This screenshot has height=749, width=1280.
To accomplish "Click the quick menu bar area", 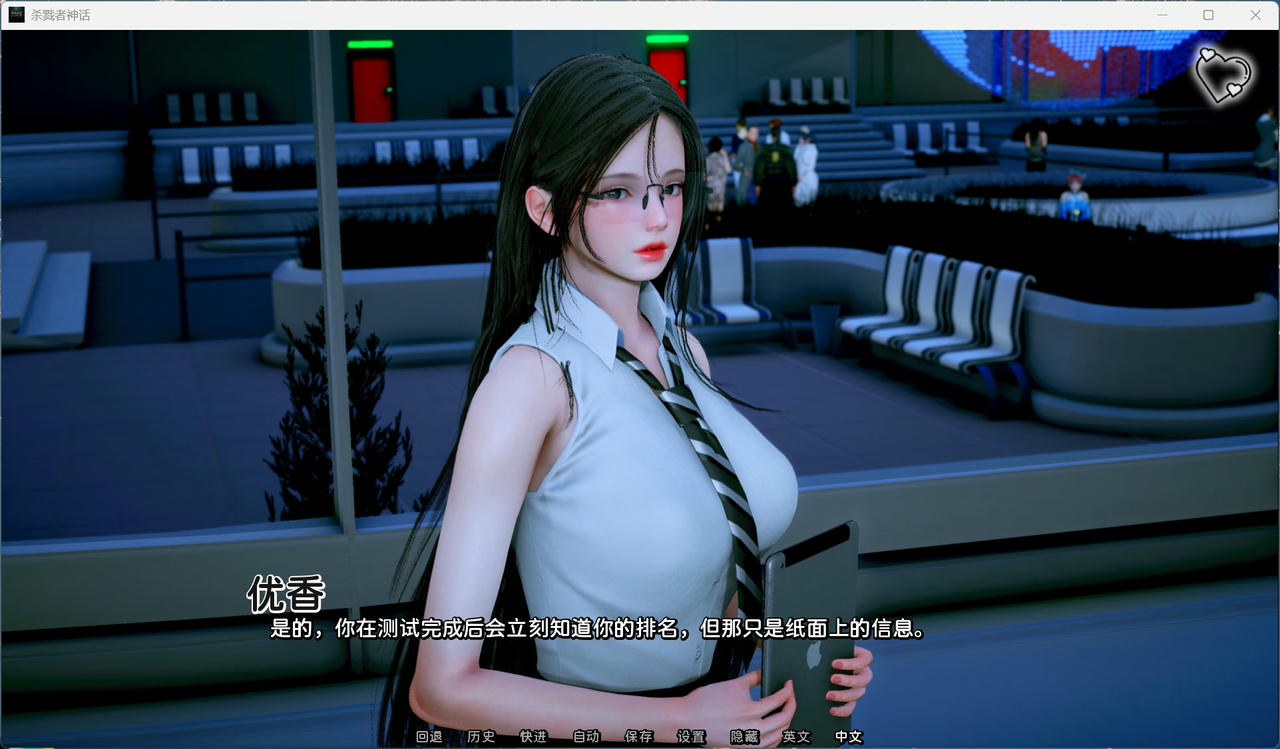I will coord(640,736).
